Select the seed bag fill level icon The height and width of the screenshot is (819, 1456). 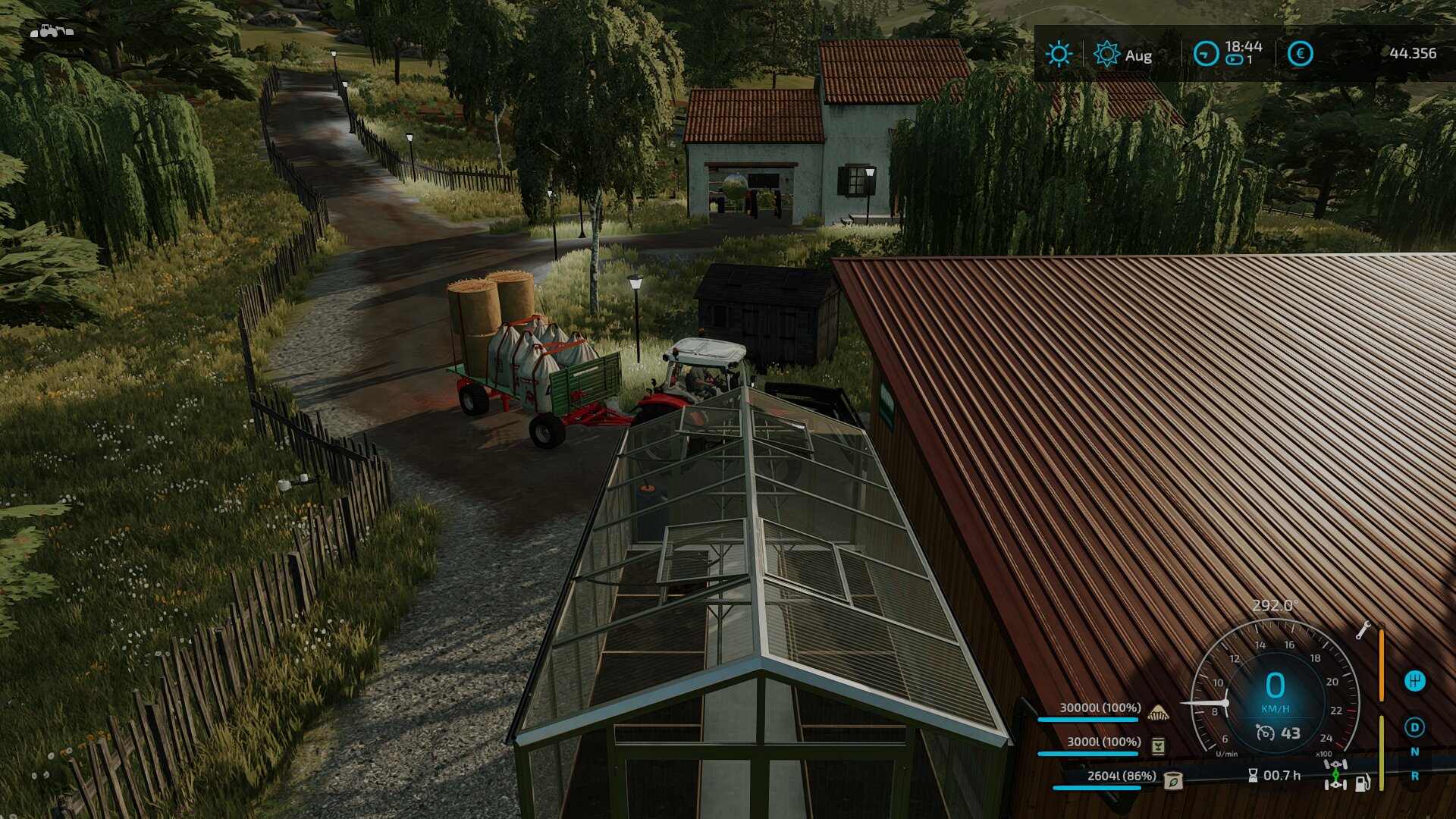[x=1172, y=780]
